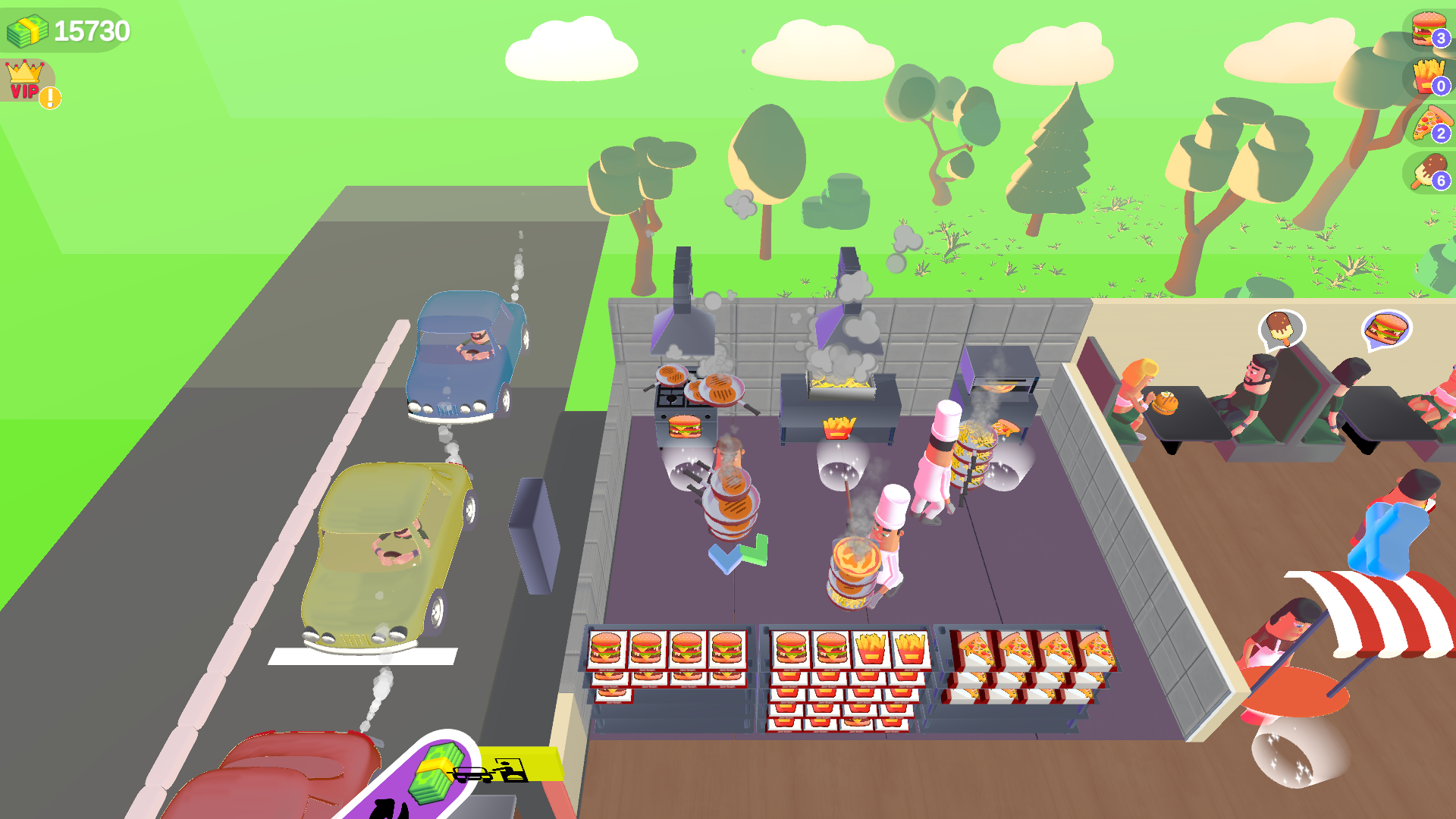Expand the pizza oven station details
The image size is (1456, 819).
tap(1001, 379)
